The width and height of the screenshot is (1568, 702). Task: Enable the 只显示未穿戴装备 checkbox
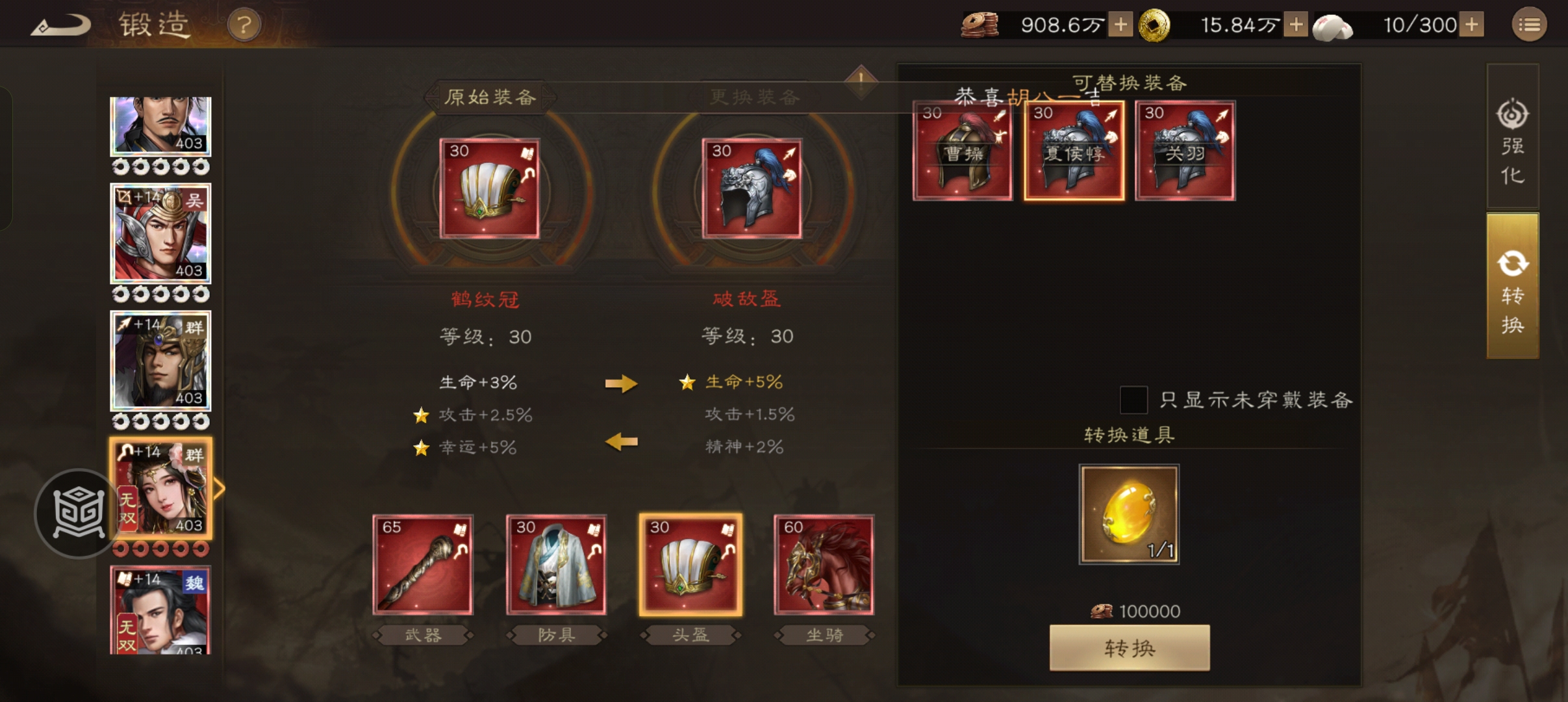click(1133, 401)
